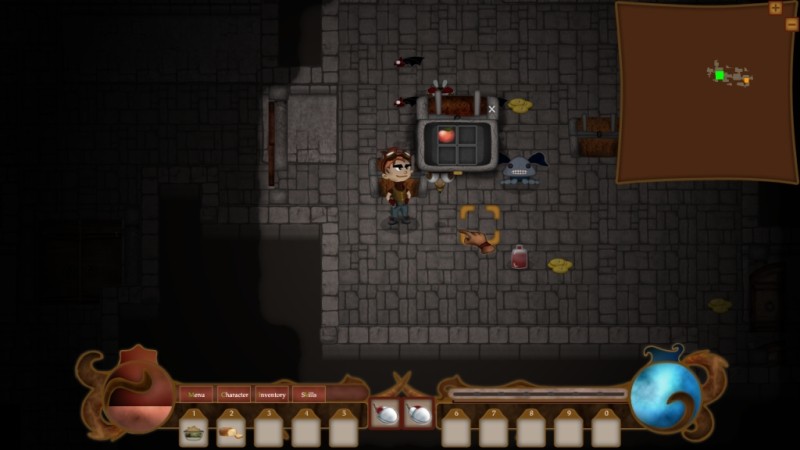This screenshot has height=450, width=800.
Task: Open the Inventory panel
Action: 272,394
